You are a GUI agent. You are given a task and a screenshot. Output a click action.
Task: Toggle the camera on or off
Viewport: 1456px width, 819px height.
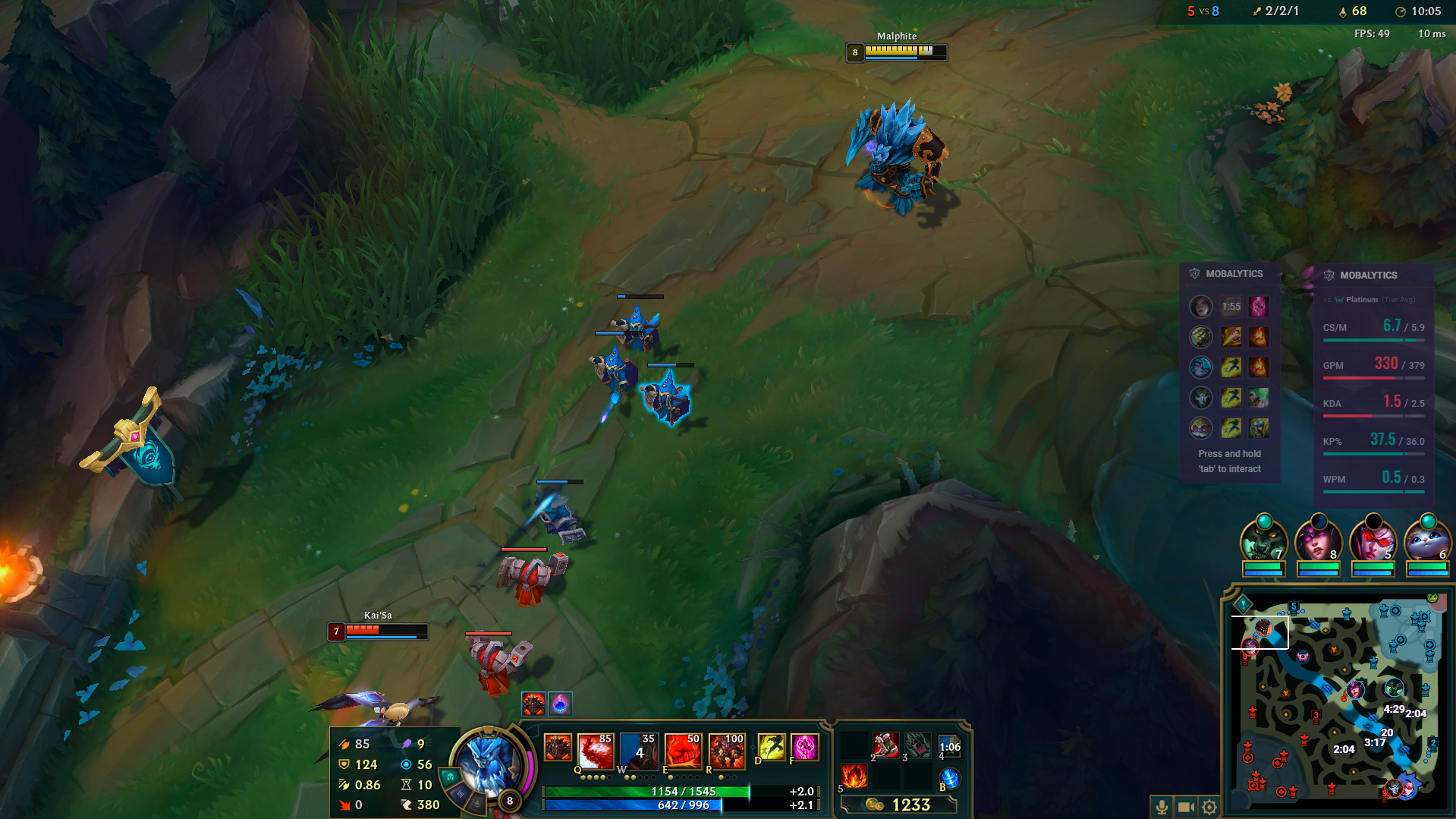[1184, 808]
